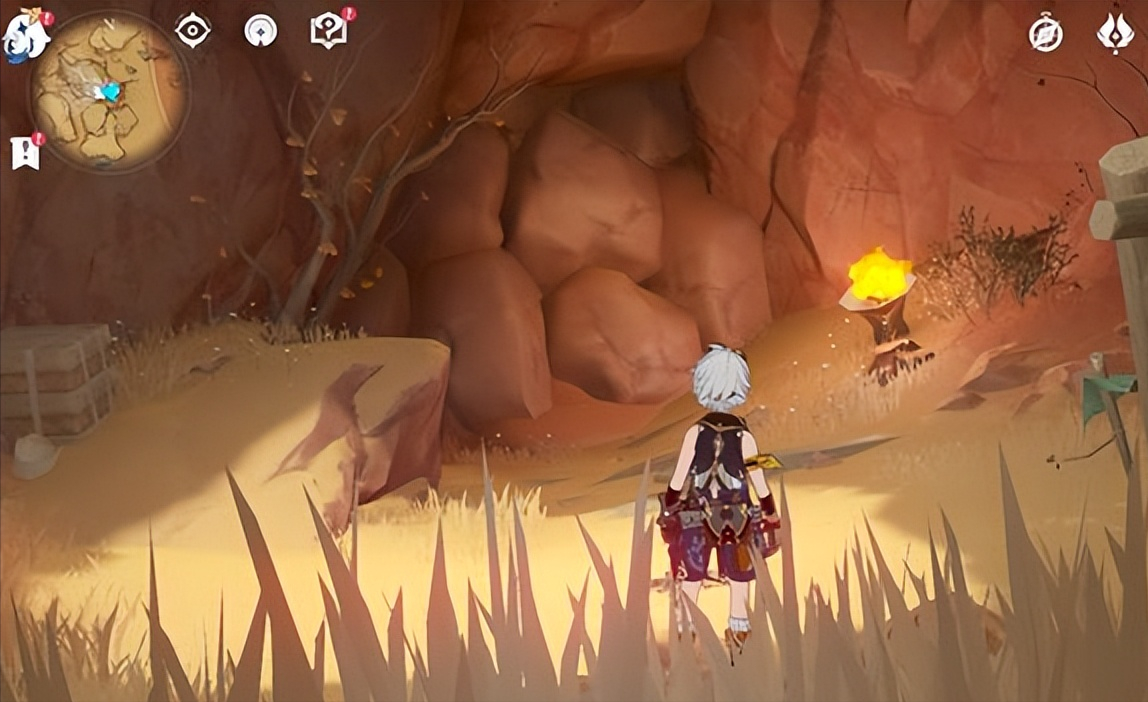The image size is (1148, 702).
Task: Open the Paimon menu icon
Action: pos(24,37)
